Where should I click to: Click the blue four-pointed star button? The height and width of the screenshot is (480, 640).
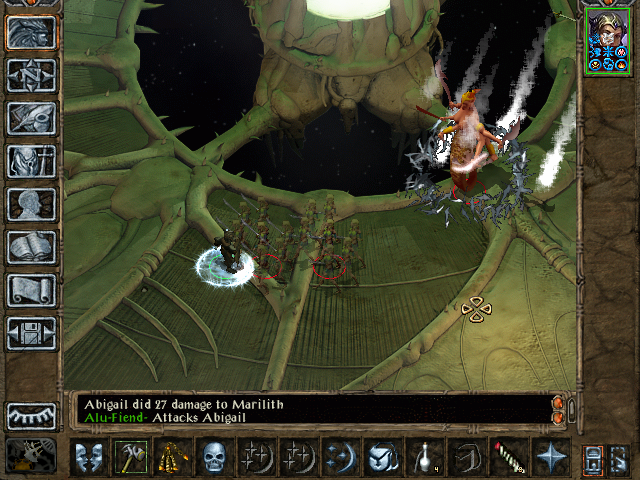click(549, 458)
